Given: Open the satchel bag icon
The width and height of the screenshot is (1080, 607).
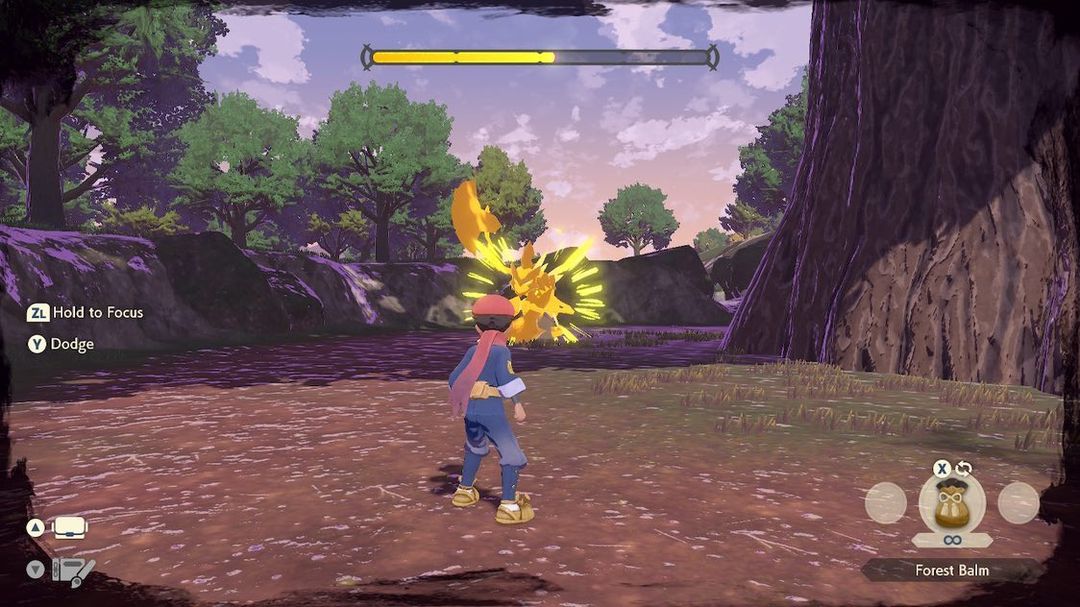Looking at the screenshot, I should coord(71,527).
